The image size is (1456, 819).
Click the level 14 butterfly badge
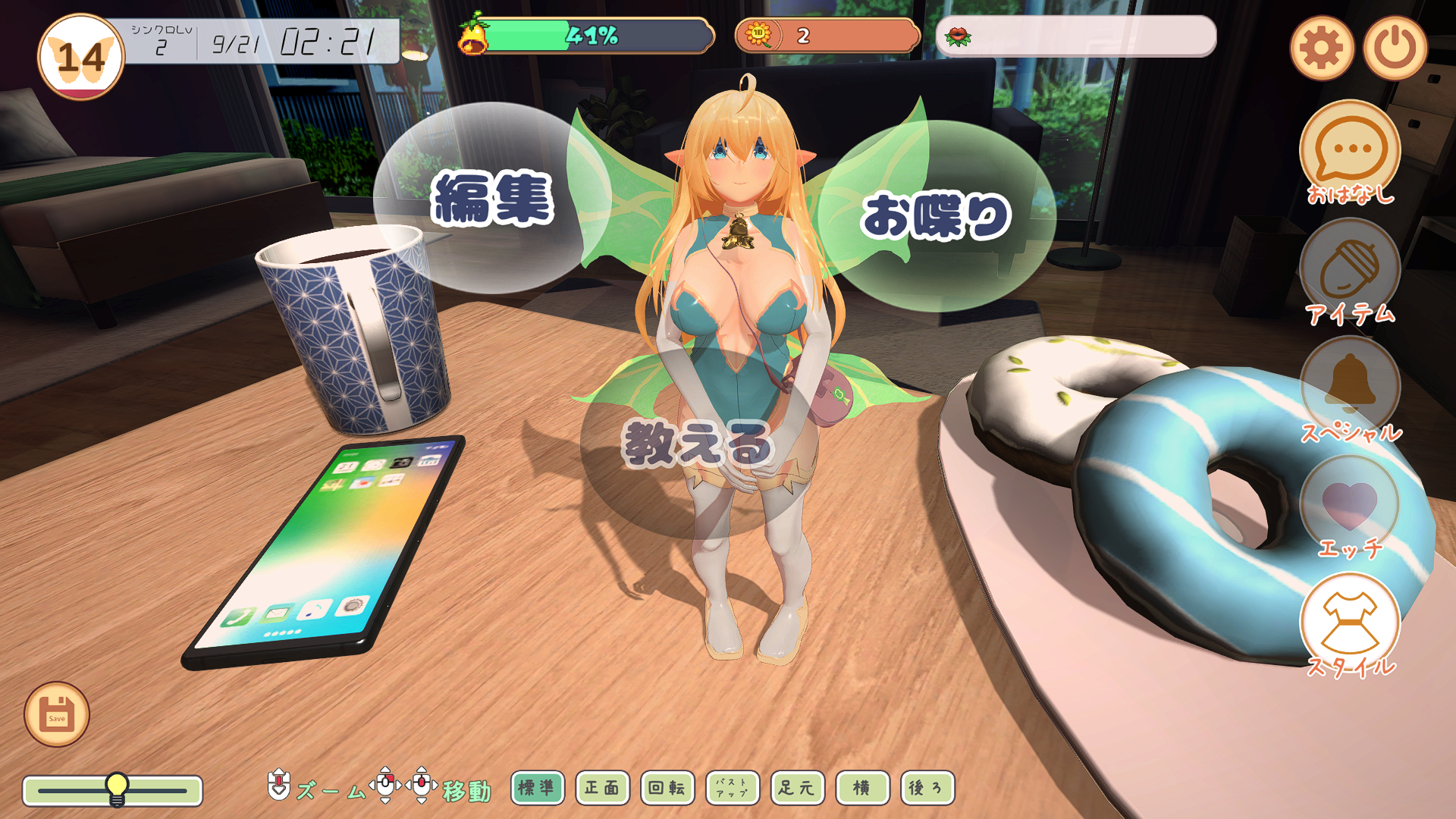81,58
